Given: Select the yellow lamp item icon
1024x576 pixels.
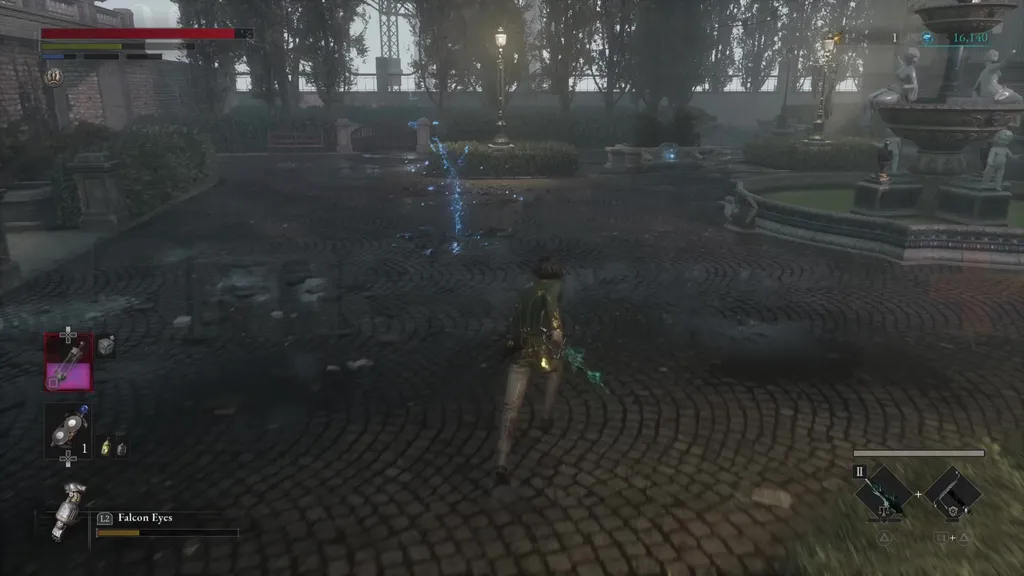Looking at the screenshot, I should (x=107, y=449).
